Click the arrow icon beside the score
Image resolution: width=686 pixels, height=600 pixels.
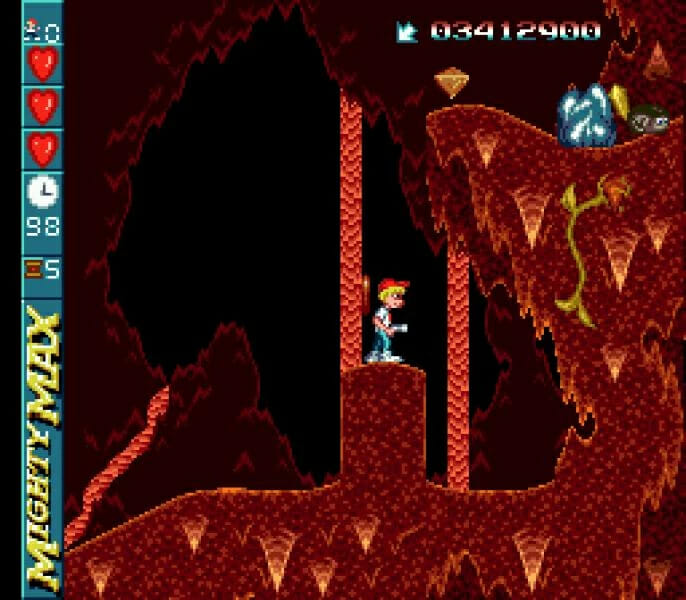click(x=408, y=32)
